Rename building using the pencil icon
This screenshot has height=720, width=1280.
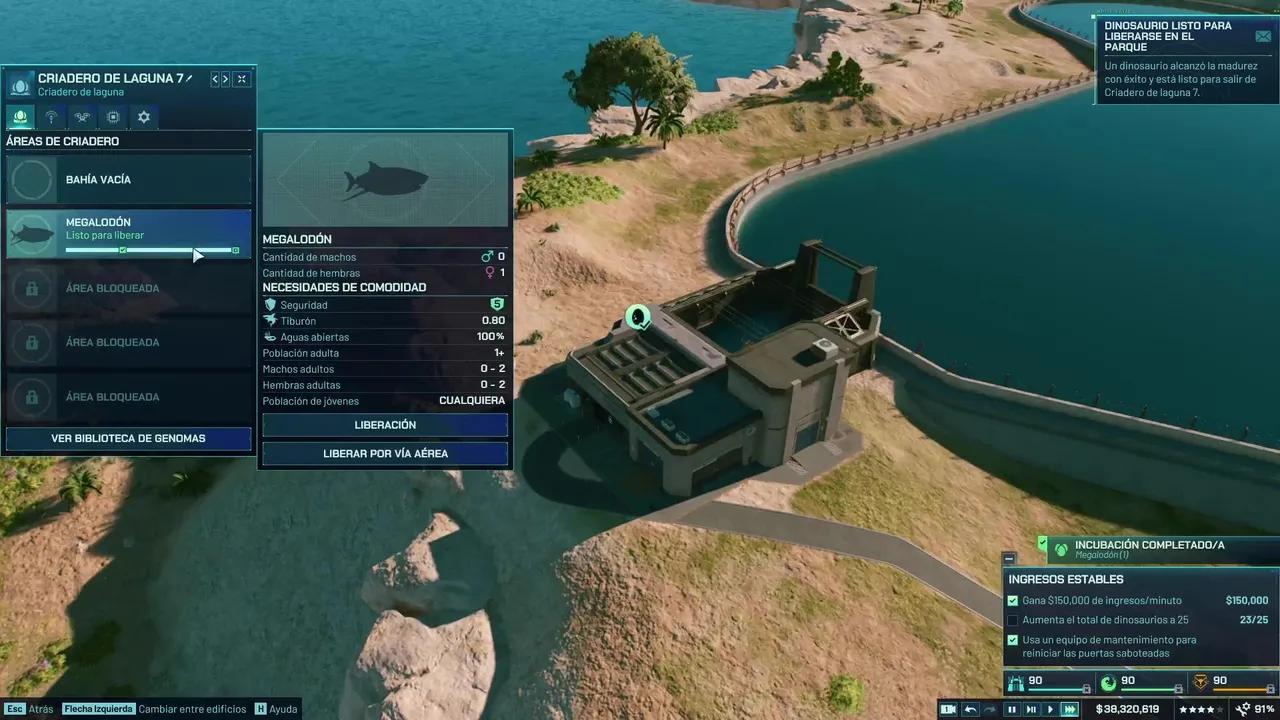click(x=189, y=78)
